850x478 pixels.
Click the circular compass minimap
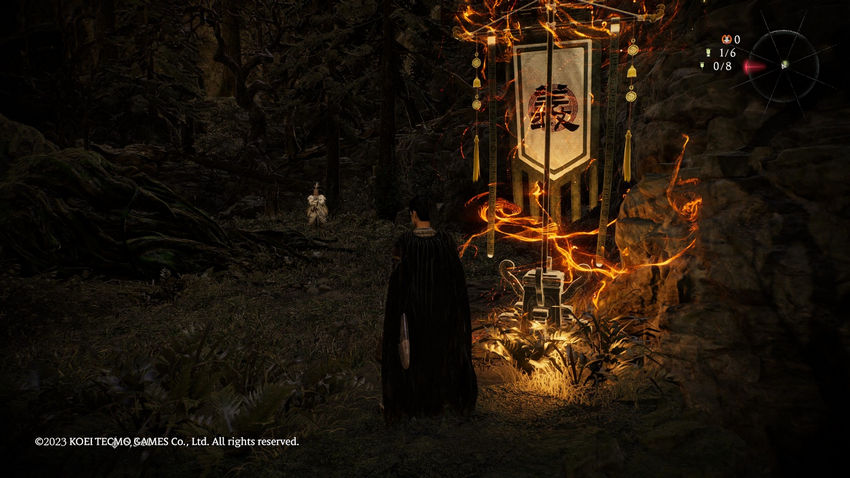(x=785, y=66)
